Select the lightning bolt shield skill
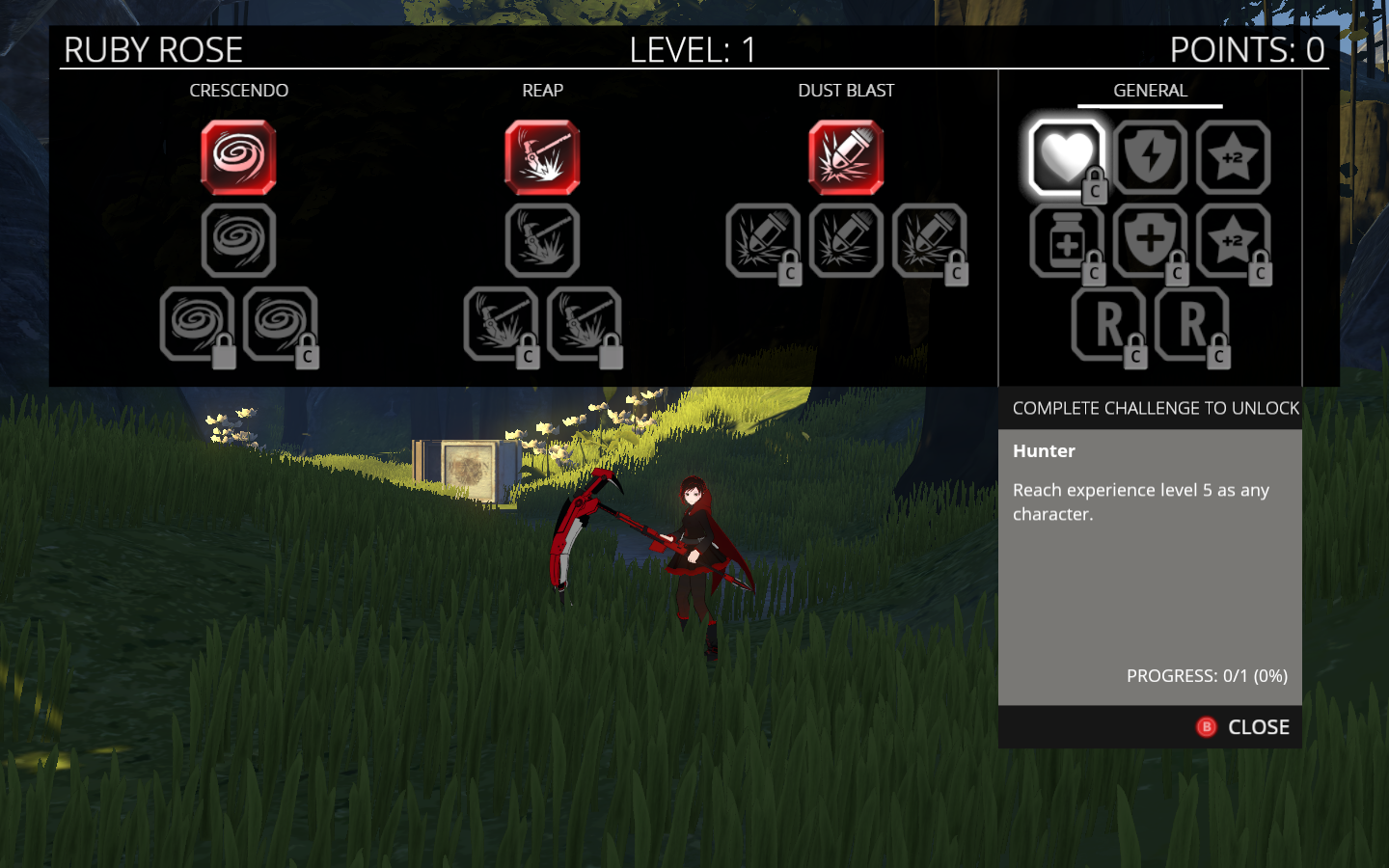The width and height of the screenshot is (1389, 868). tap(1150, 157)
